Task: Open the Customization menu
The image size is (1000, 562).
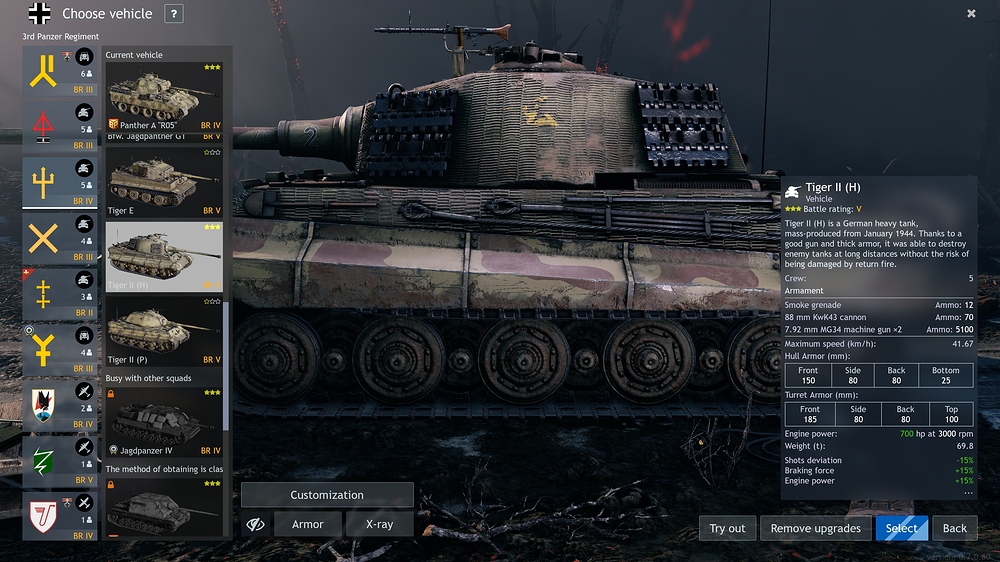Action: [x=327, y=495]
